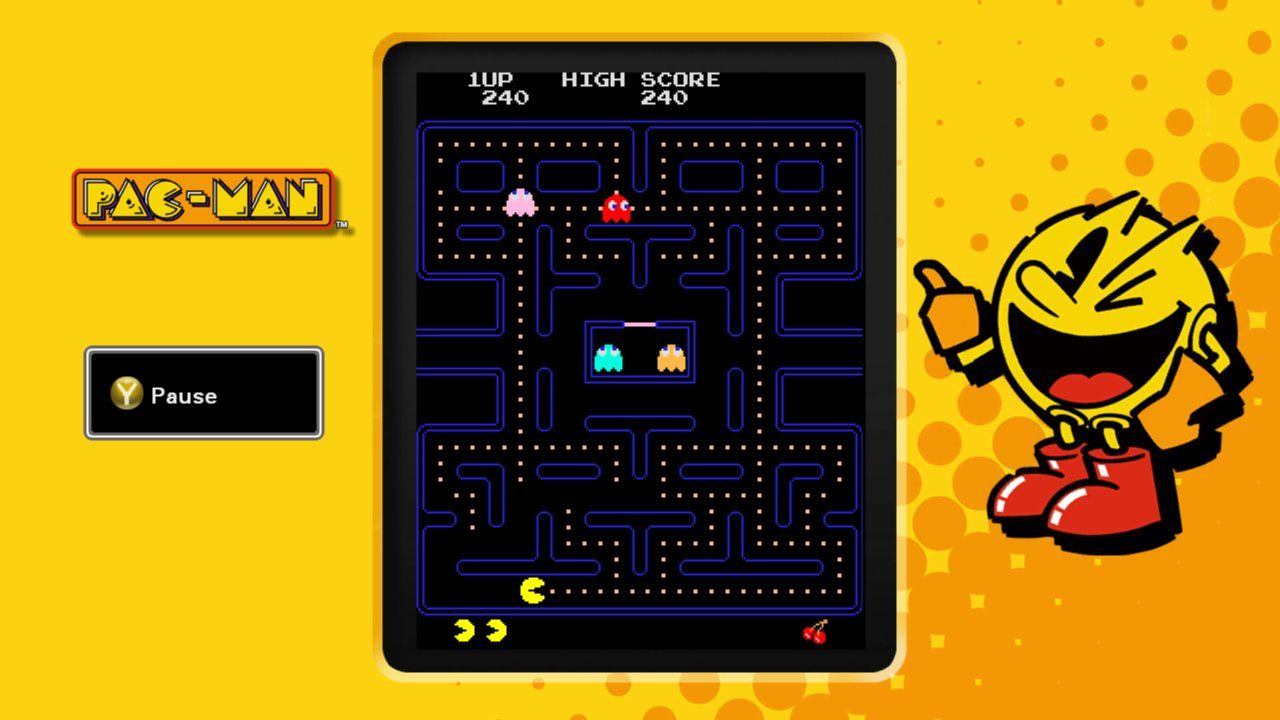Click the Pause label text
The image size is (1280, 720).
183,396
